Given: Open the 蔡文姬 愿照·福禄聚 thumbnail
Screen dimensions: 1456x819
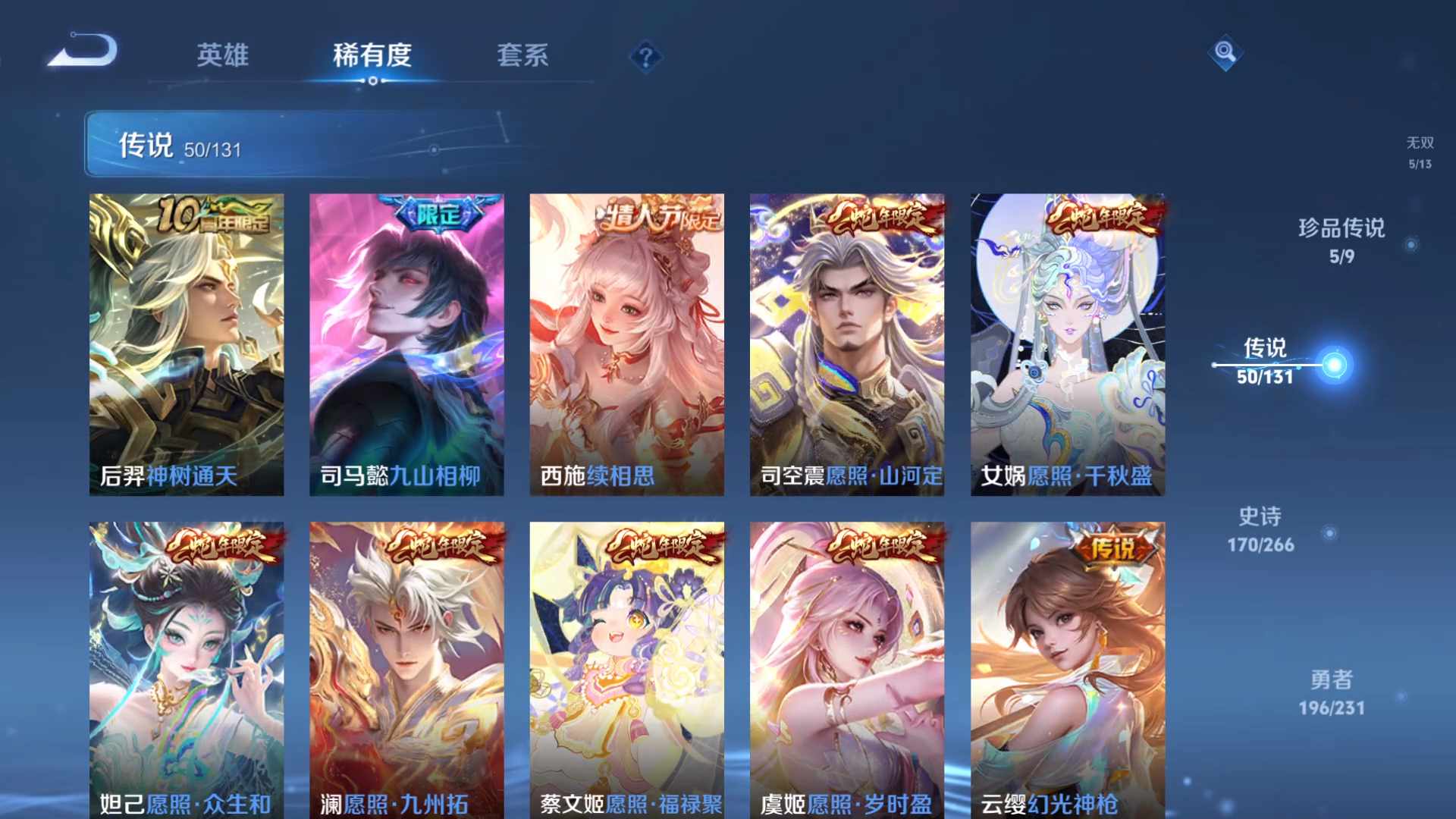Looking at the screenshot, I should [x=626, y=660].
